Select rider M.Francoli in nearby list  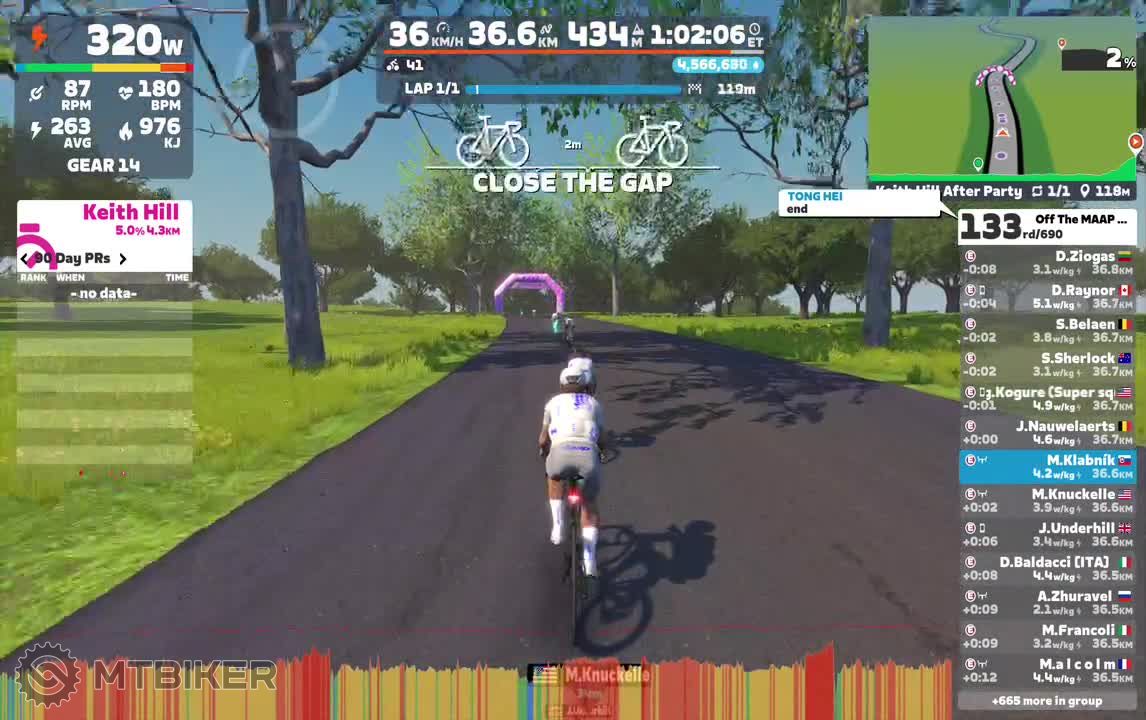pyautogui.click(x=1047, y=637)
